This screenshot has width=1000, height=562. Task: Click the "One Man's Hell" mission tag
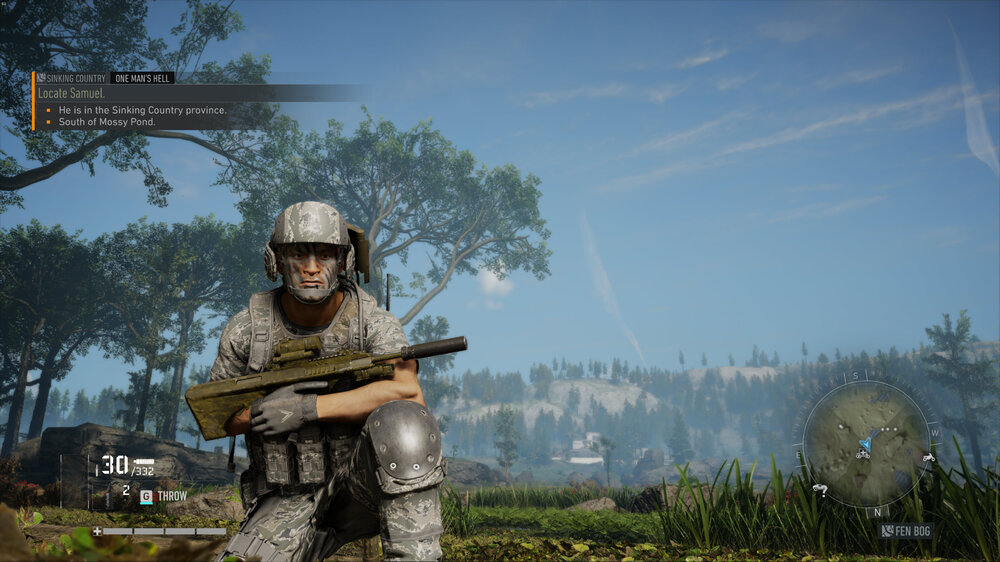[143, 78]
